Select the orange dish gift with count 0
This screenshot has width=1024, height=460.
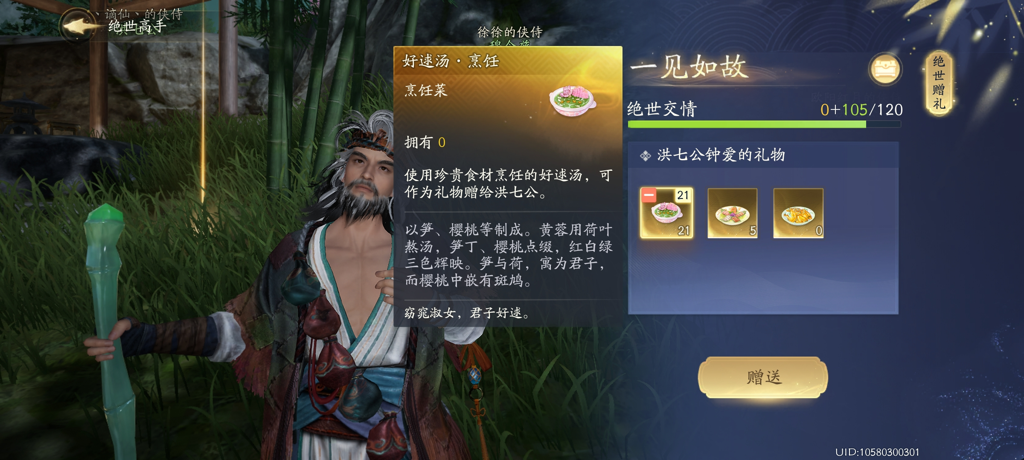(798, 213)
